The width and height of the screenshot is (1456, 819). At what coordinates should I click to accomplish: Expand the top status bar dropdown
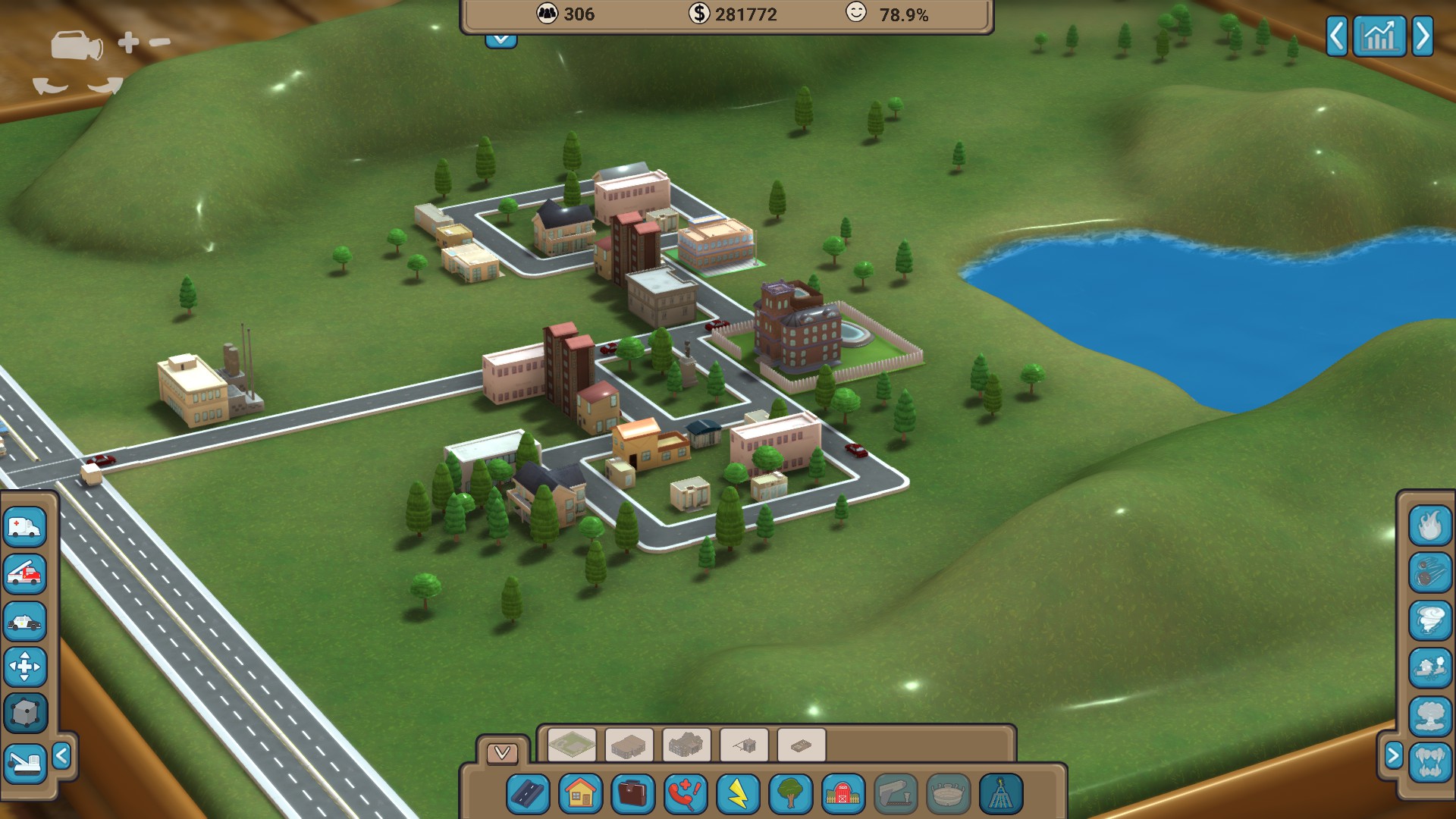pyautogui.click(x=501, y=39)
